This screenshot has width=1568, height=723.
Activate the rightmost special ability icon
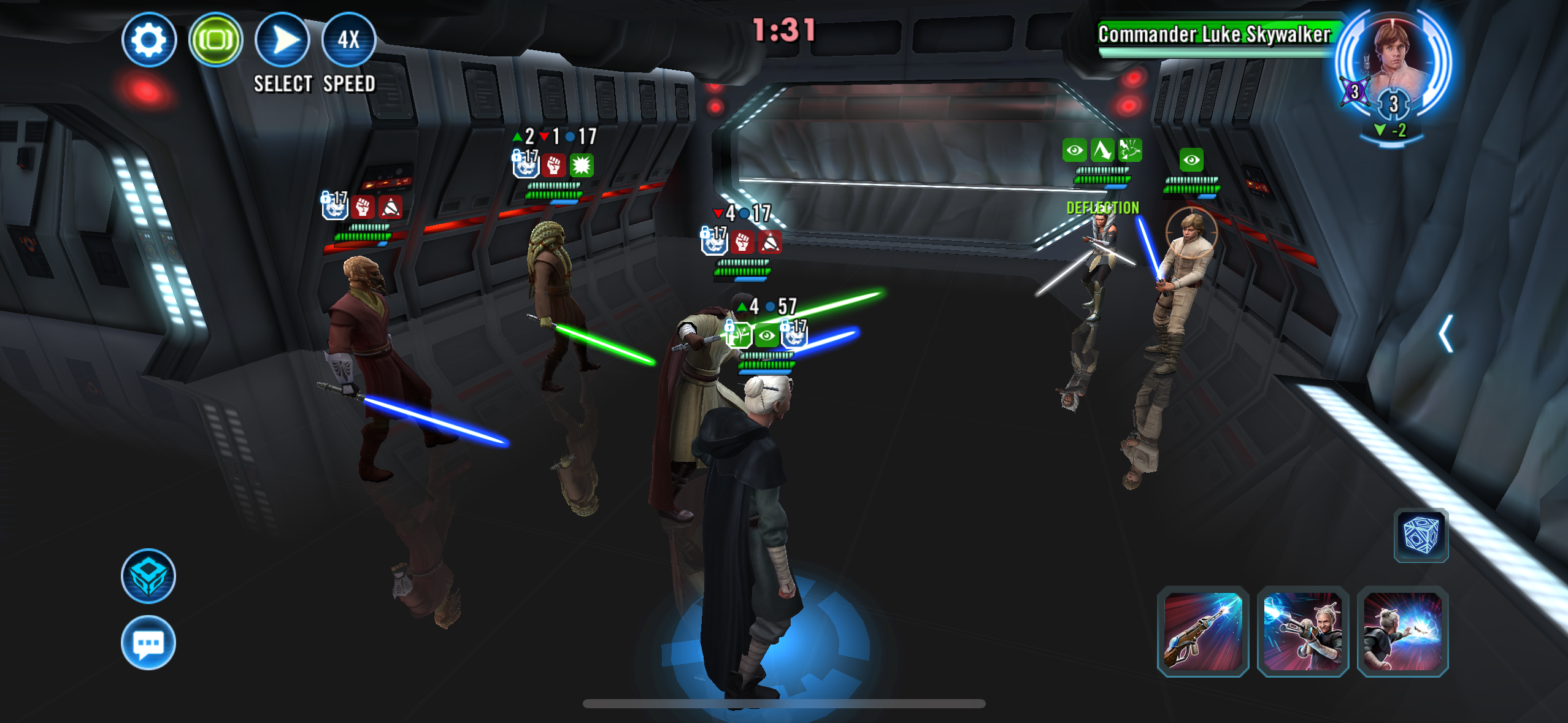1402,631
